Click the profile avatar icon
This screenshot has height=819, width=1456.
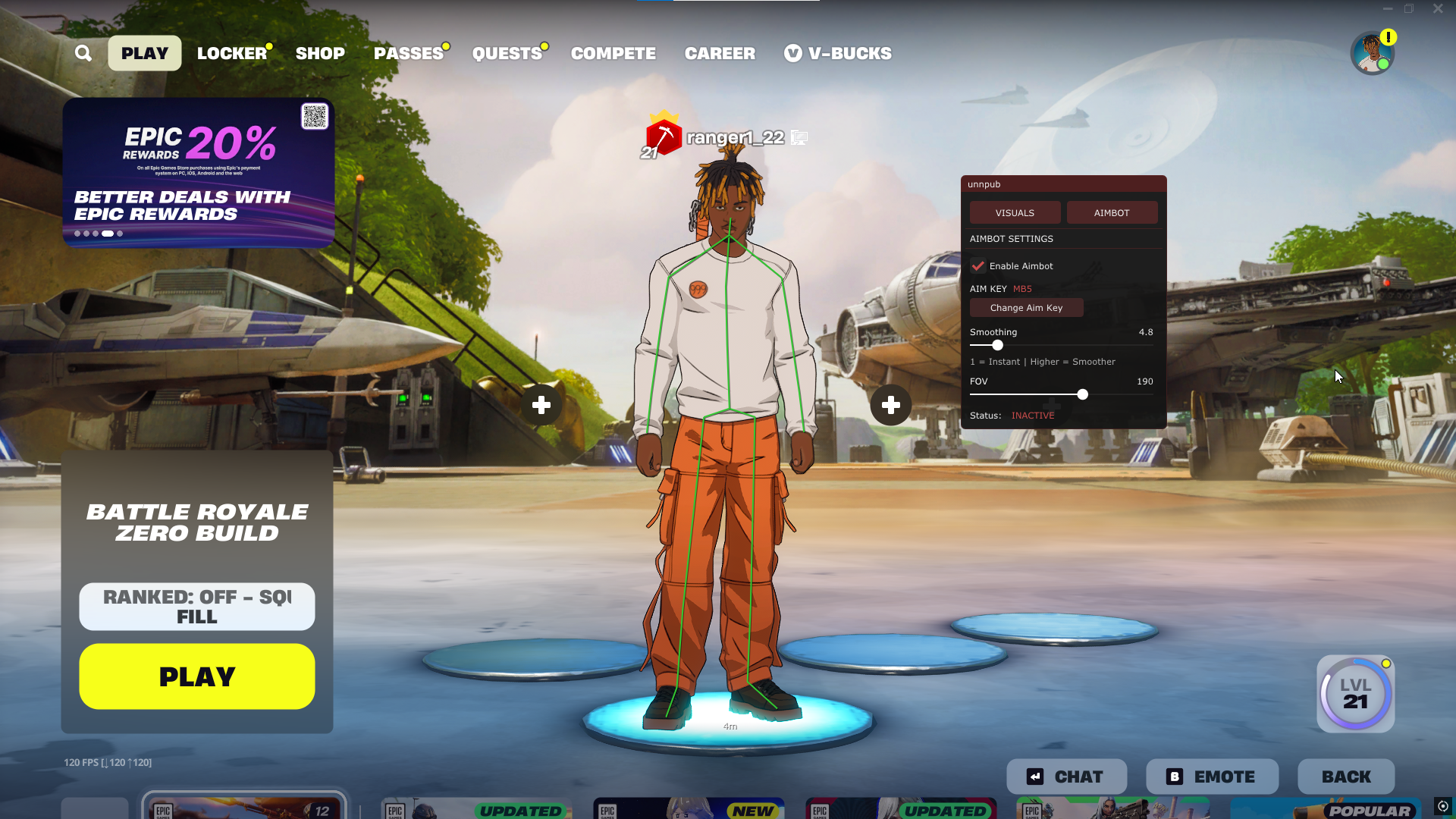(x=1372, y=53)
